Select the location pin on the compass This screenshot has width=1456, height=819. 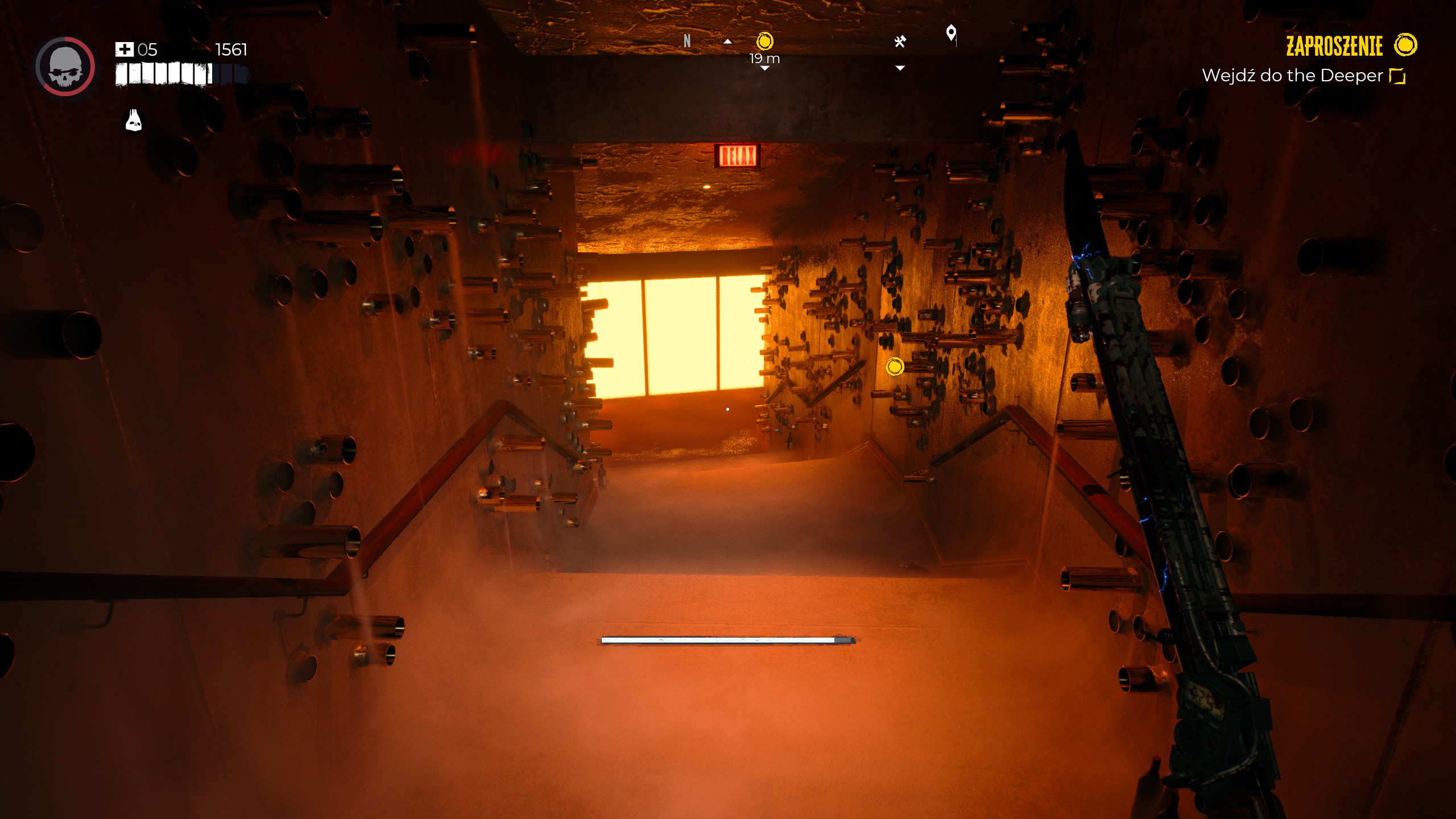[951, 33]
